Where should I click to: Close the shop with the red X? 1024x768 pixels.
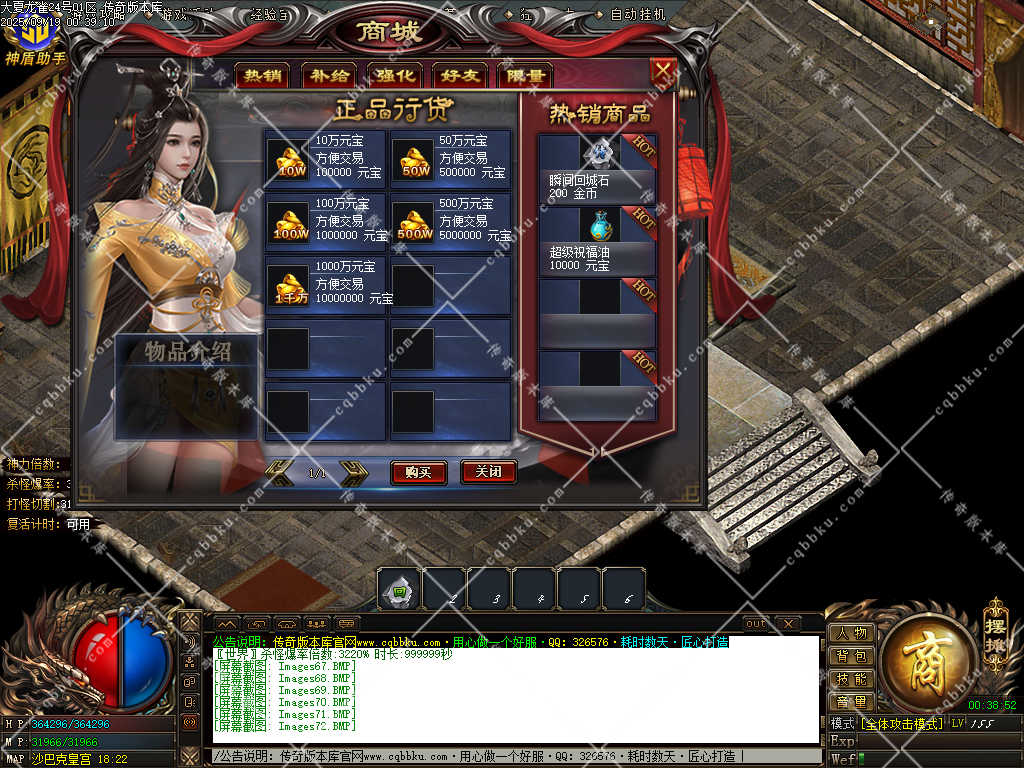(663, 71)
